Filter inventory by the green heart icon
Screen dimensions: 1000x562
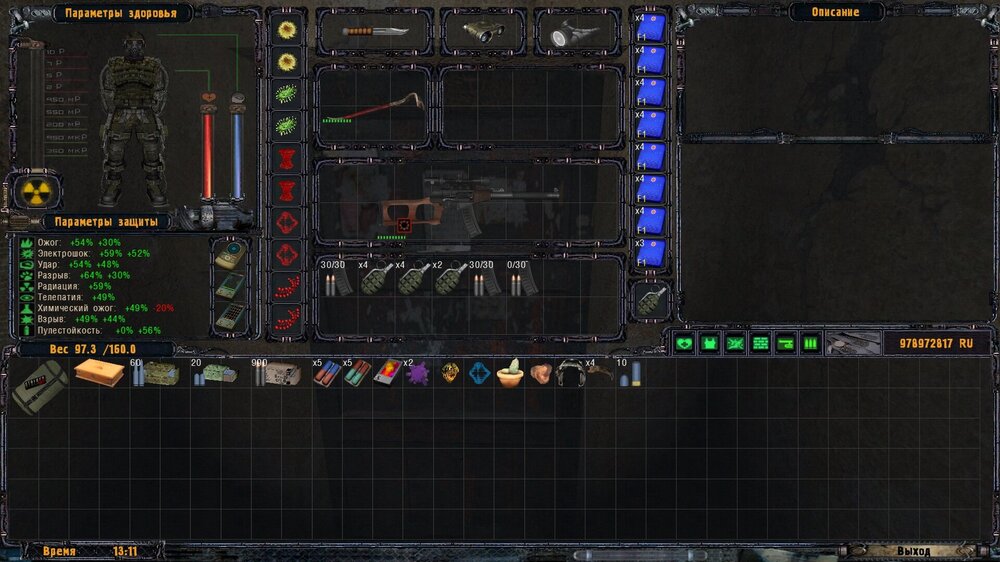pyautogui.click(x=684, y=344)
